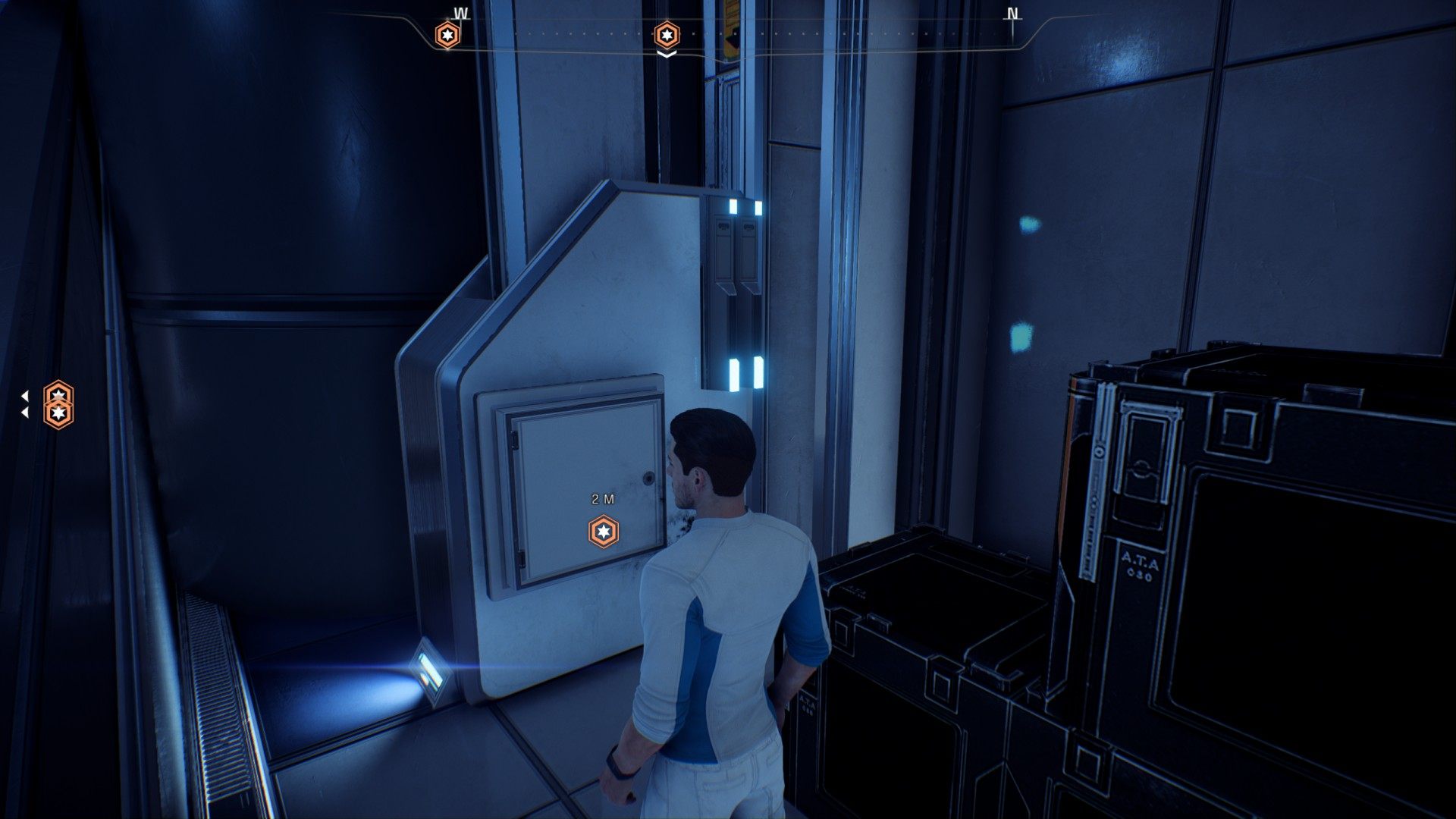
Task: Click the compass marker beside the W heading
Action: coord(447,35)
